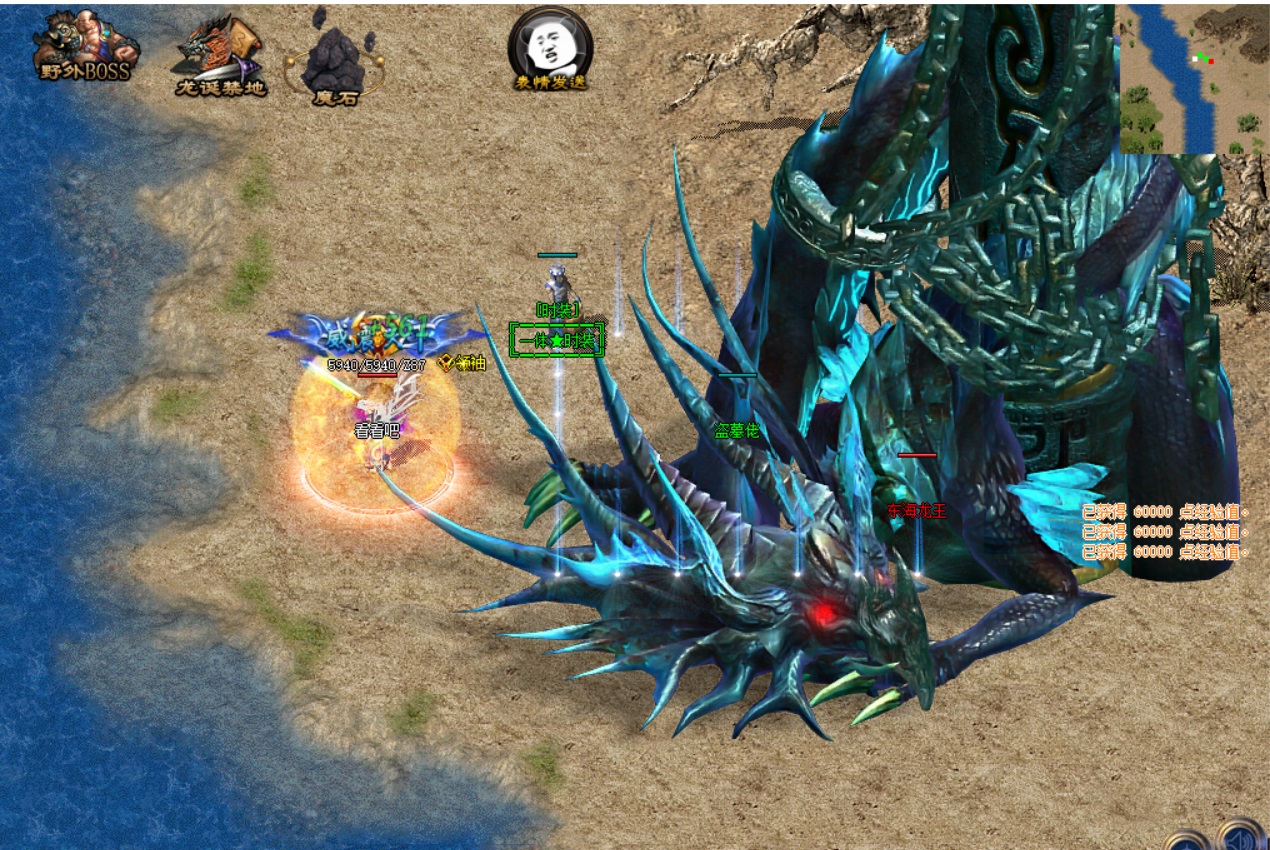Click the minimap in the corner
Image resolution: width=1270 pixels, height=850 pixels.
pyautogui.click(x=1192, y=78)
